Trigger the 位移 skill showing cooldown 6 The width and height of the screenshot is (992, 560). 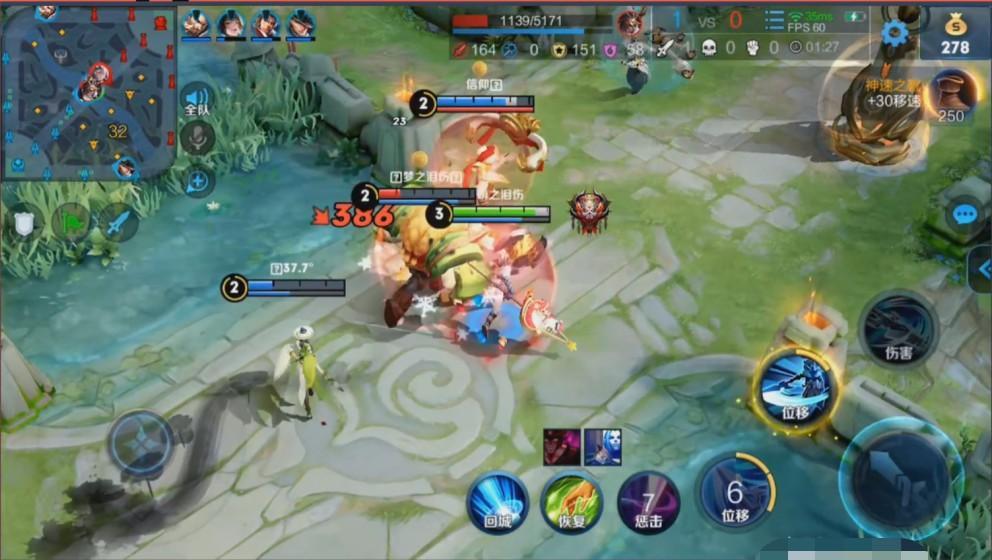735,493
